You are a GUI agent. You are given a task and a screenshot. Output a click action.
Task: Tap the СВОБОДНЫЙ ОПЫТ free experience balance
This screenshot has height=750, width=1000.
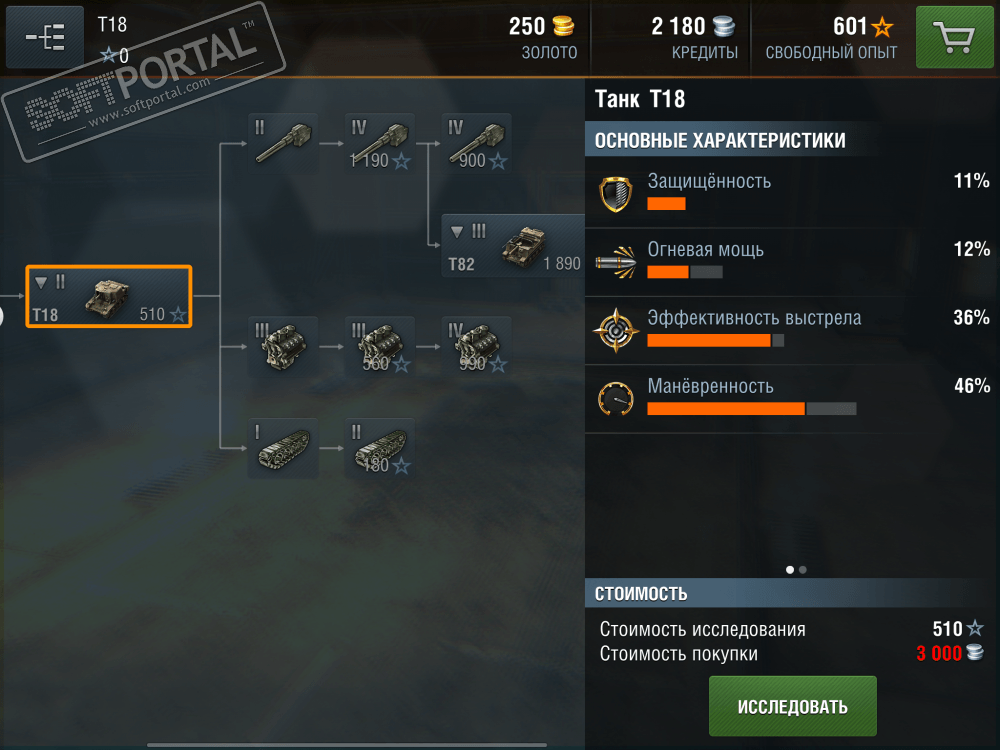[x=831, y=37]
